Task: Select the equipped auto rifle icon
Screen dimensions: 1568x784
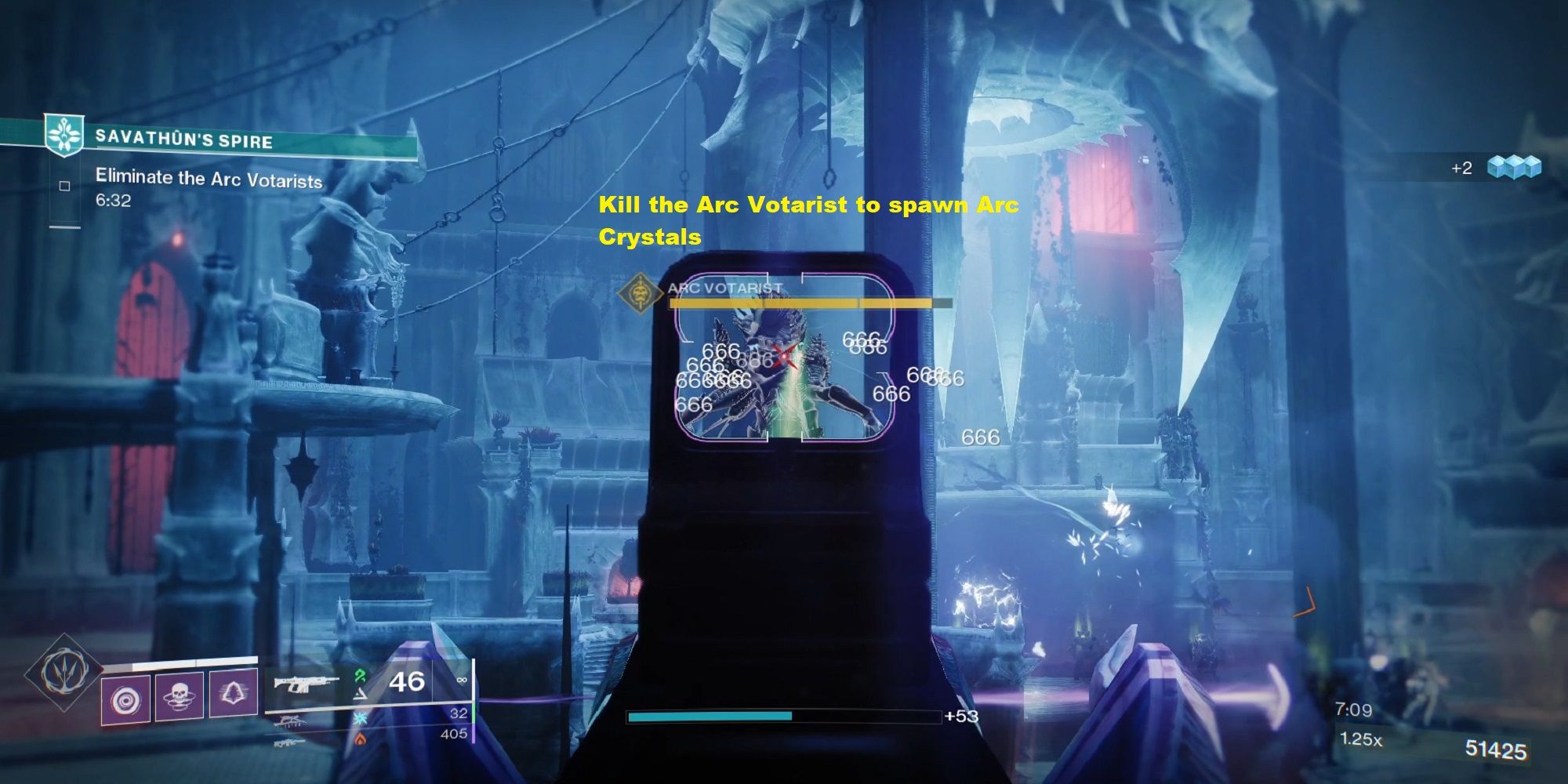Action: click(x=306, y=684)
